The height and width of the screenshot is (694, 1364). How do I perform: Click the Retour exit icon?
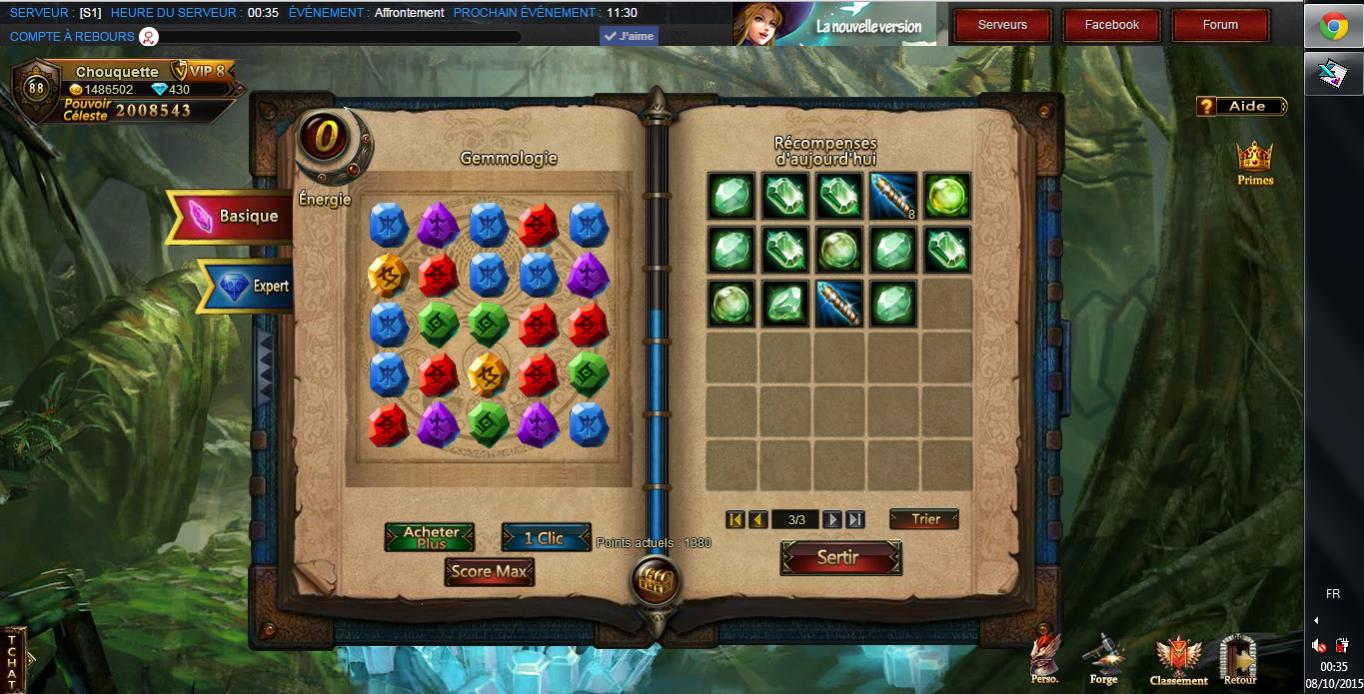(1240, 660)
